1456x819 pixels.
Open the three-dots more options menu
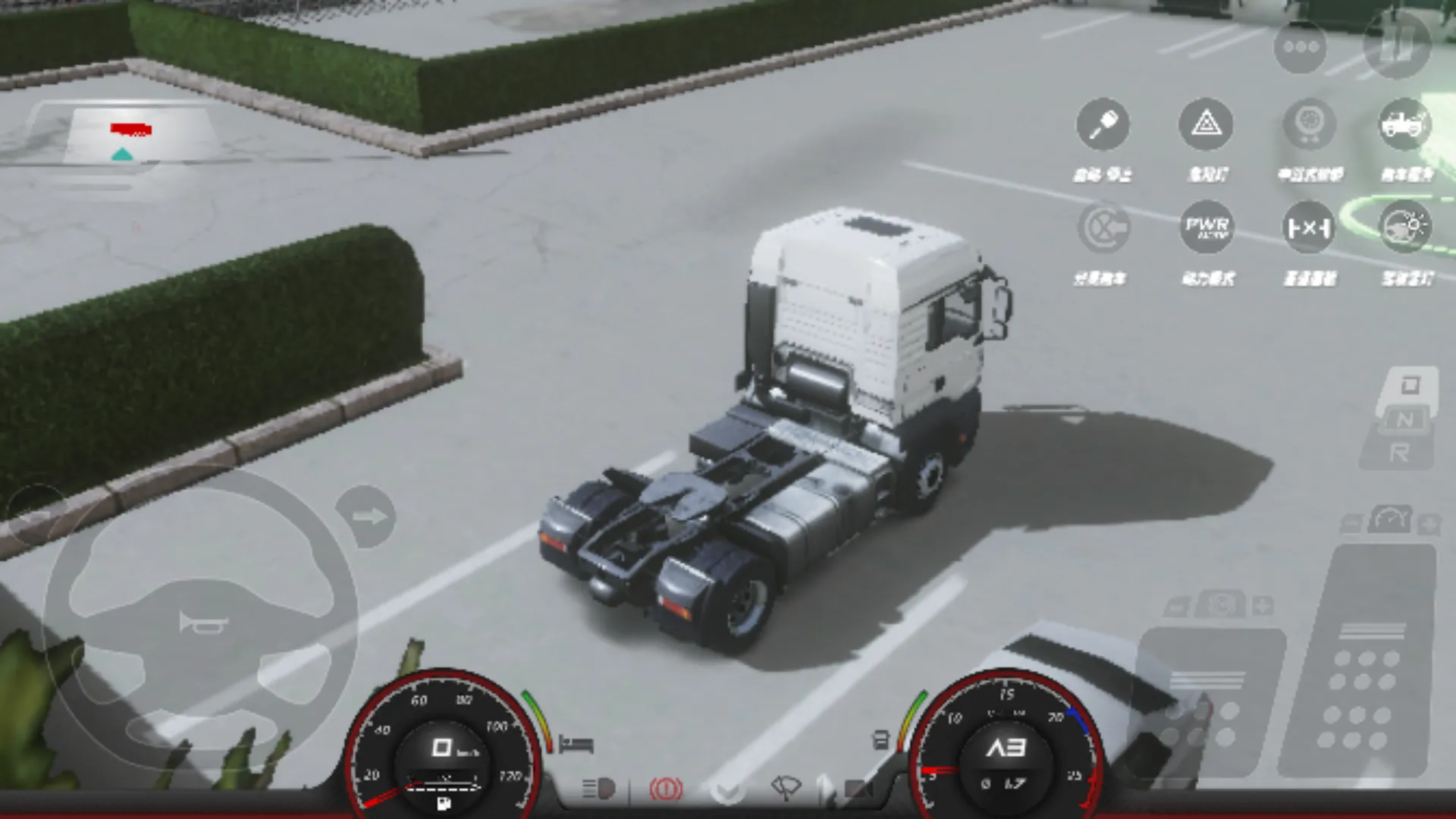1301,47
